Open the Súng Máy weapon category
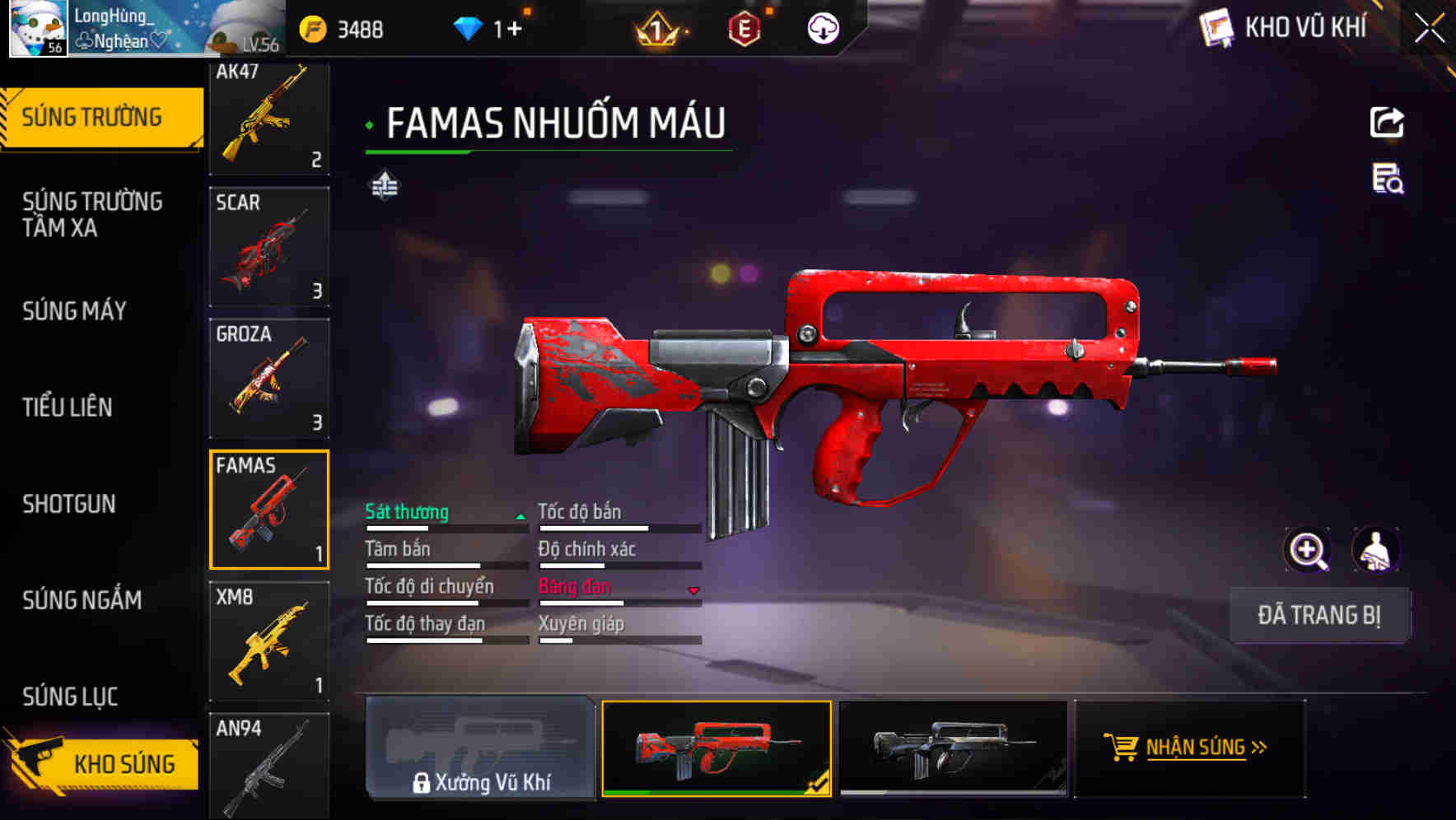This screenshot has height=820, width=1456. click(x=74, y=311)
